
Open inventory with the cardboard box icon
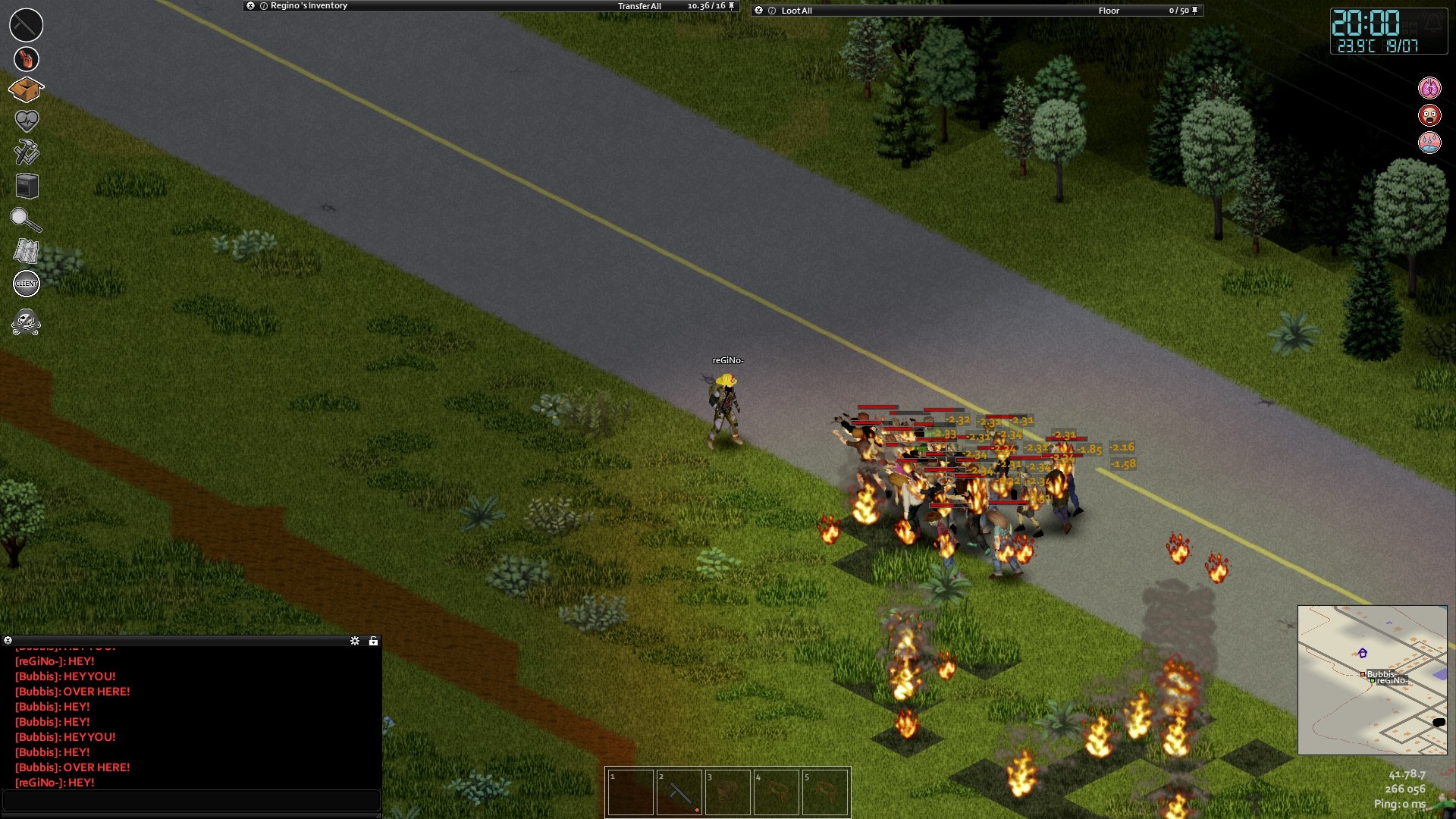pyautogui.click(x=26, y=90)
